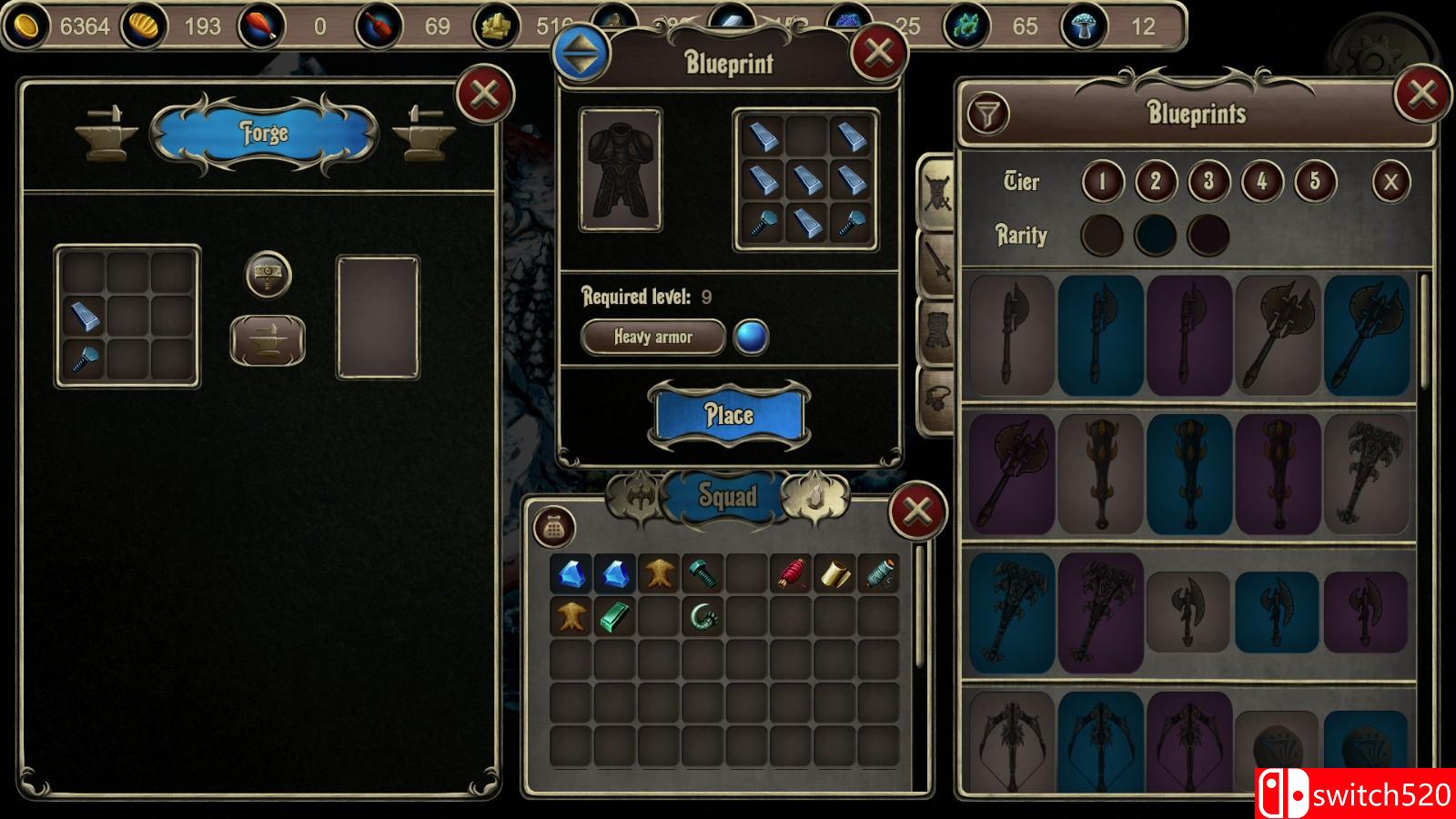Filter blueprints by Tier 1

coord(1102,182)
